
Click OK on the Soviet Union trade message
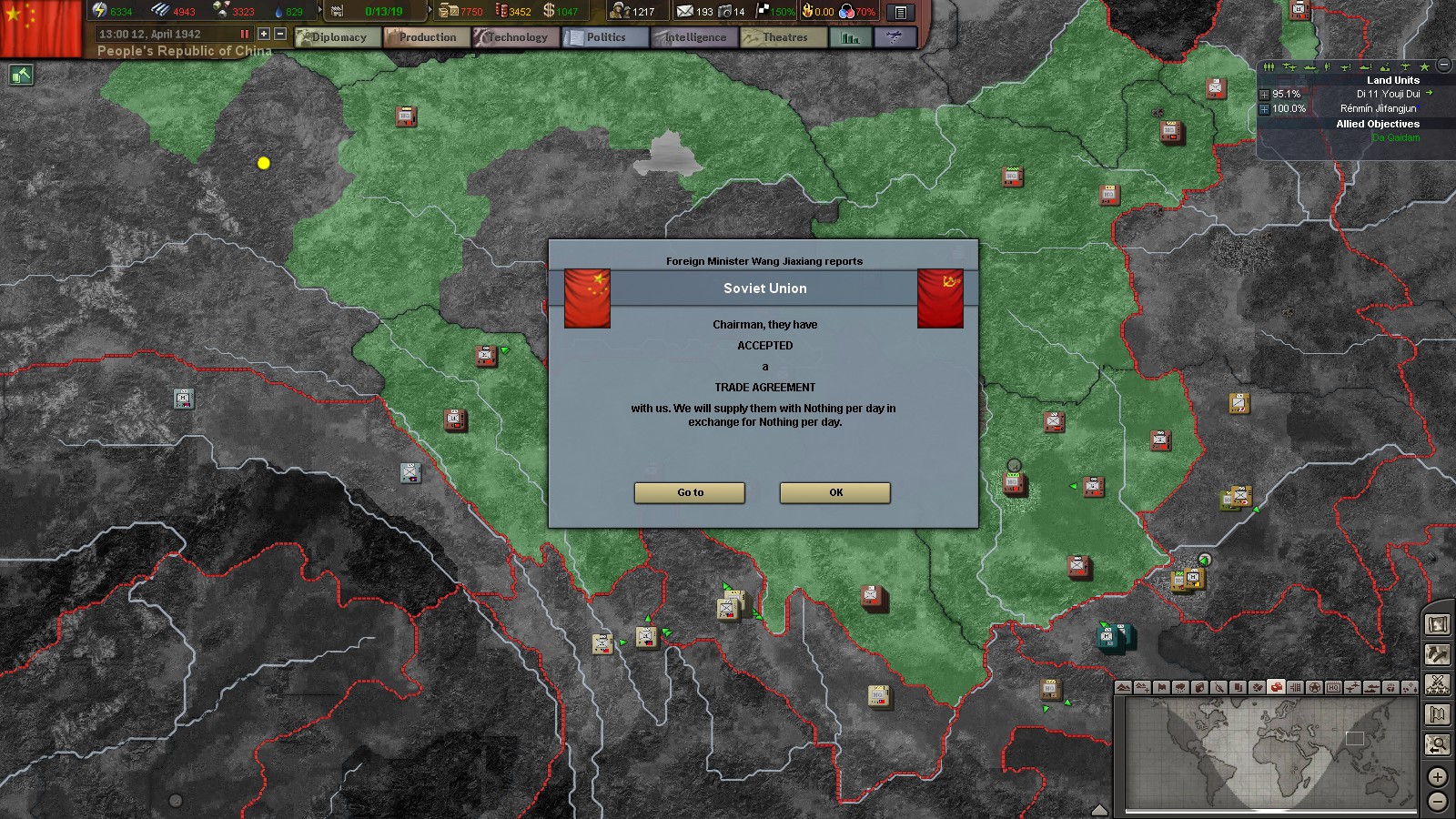[x=834, y=492]
